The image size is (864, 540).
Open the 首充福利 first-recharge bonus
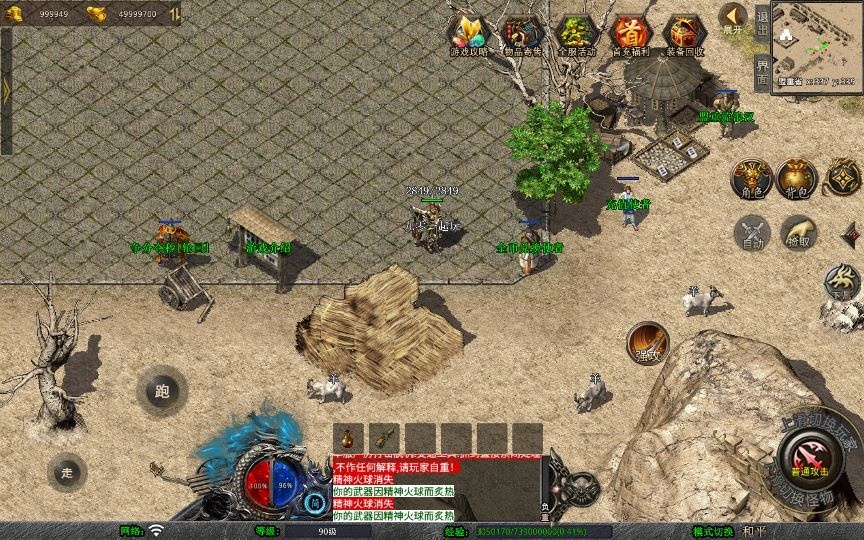point(631,35)
